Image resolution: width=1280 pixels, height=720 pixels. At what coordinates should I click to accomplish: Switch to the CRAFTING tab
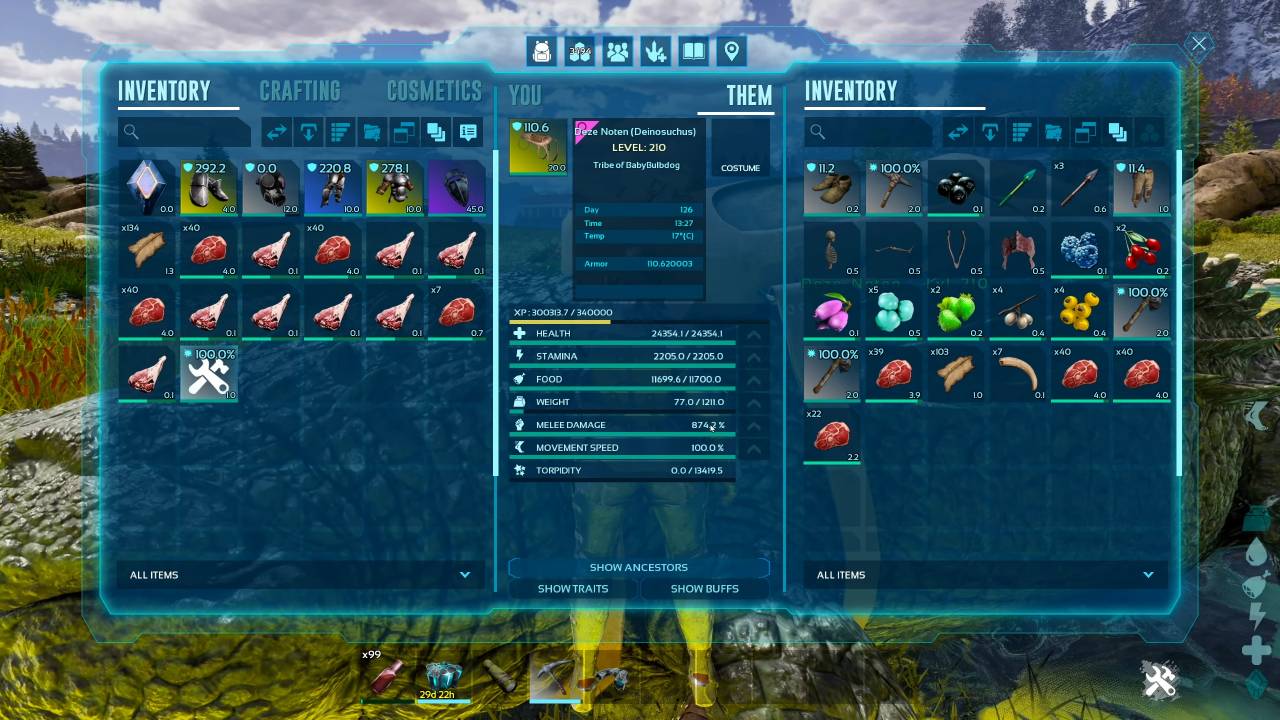[x=299, y=91]
